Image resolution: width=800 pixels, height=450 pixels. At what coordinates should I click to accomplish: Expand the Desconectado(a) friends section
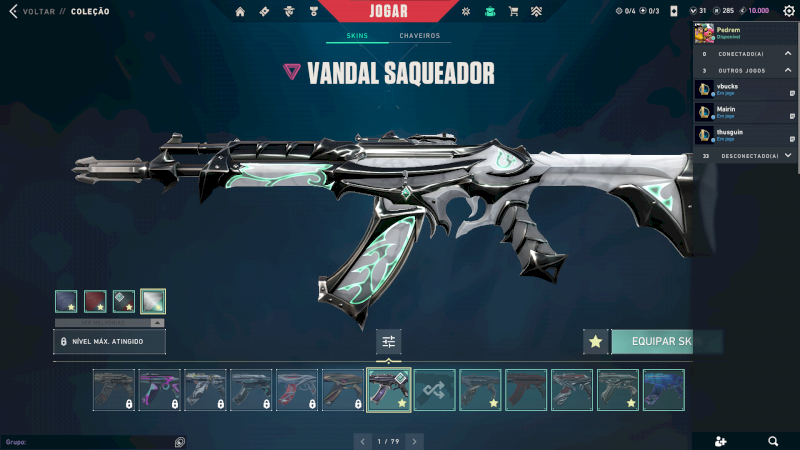[788, 156]
